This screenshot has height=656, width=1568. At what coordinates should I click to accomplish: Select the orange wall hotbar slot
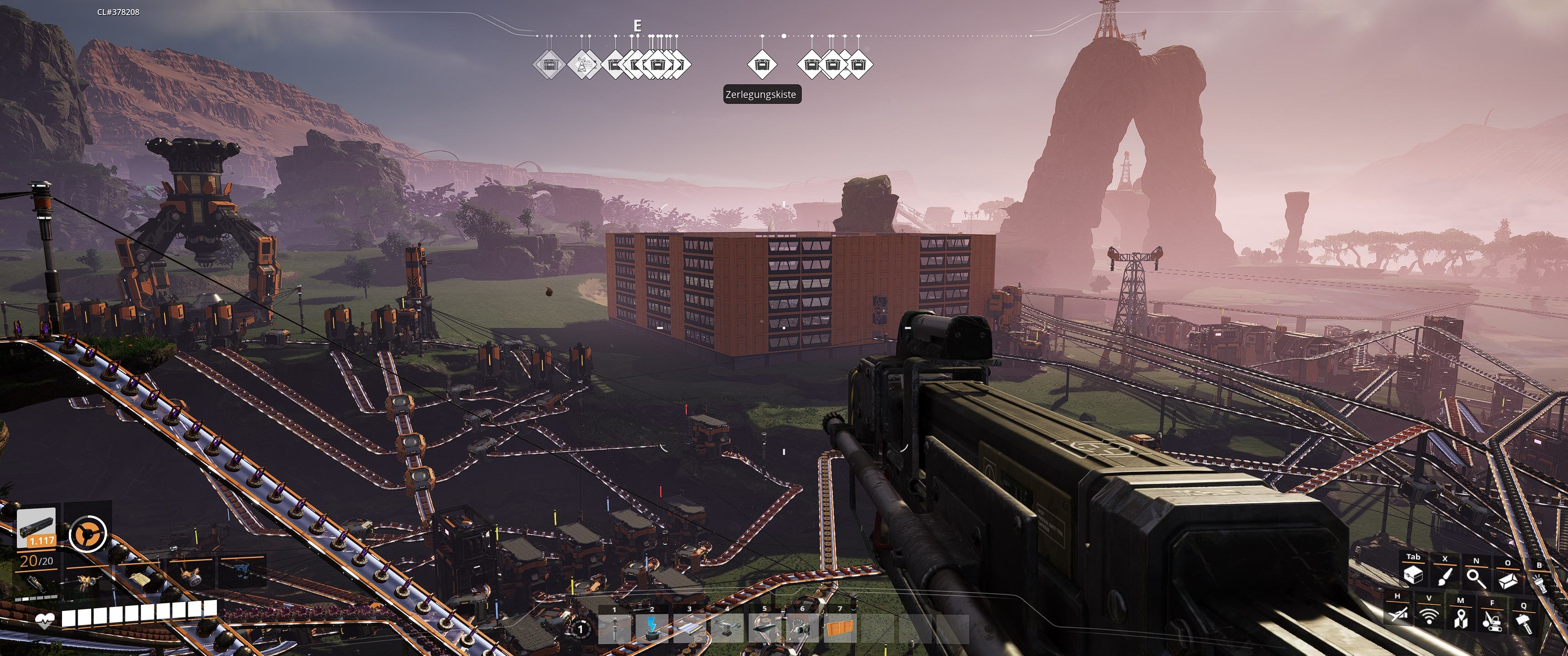click(x=840, y=628)
